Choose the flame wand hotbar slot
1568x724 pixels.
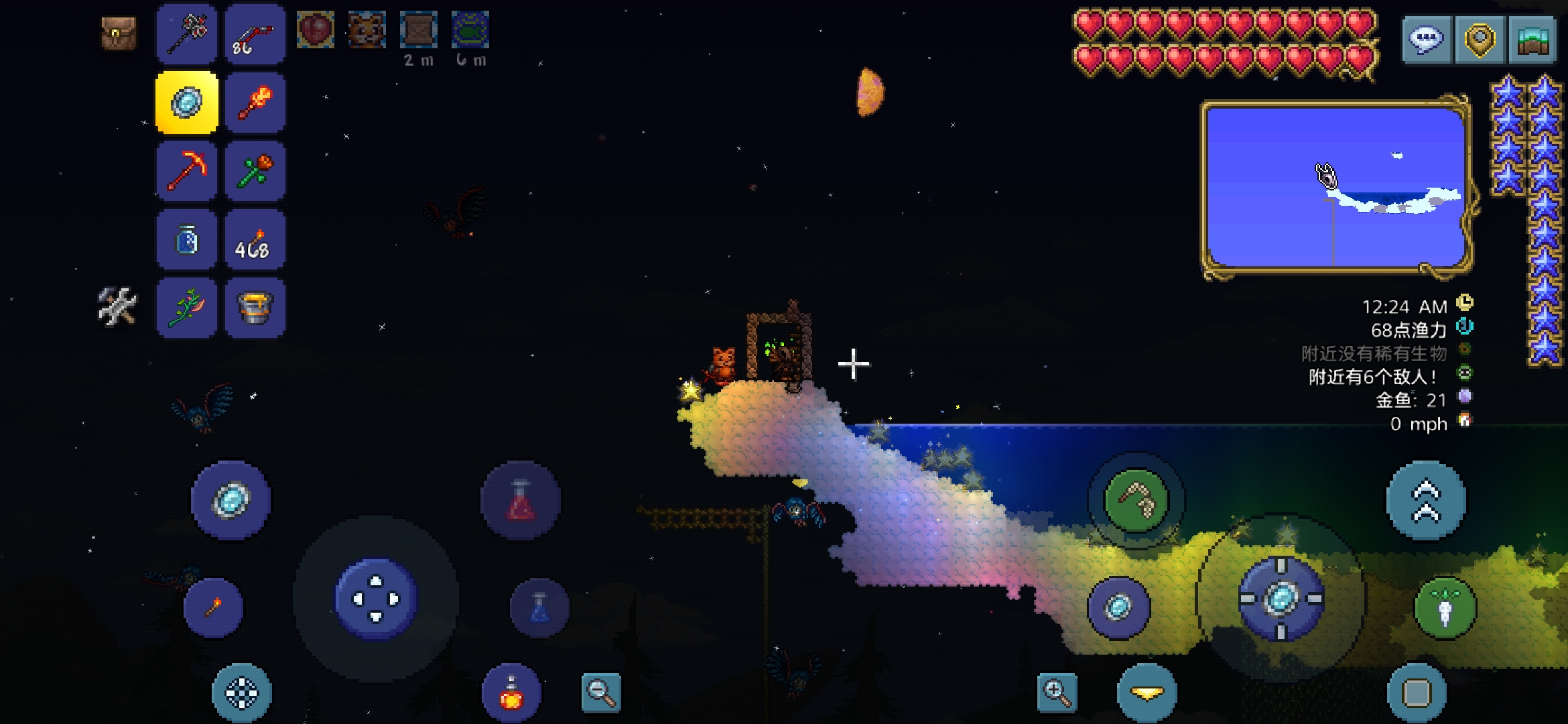tap(255, 103)
